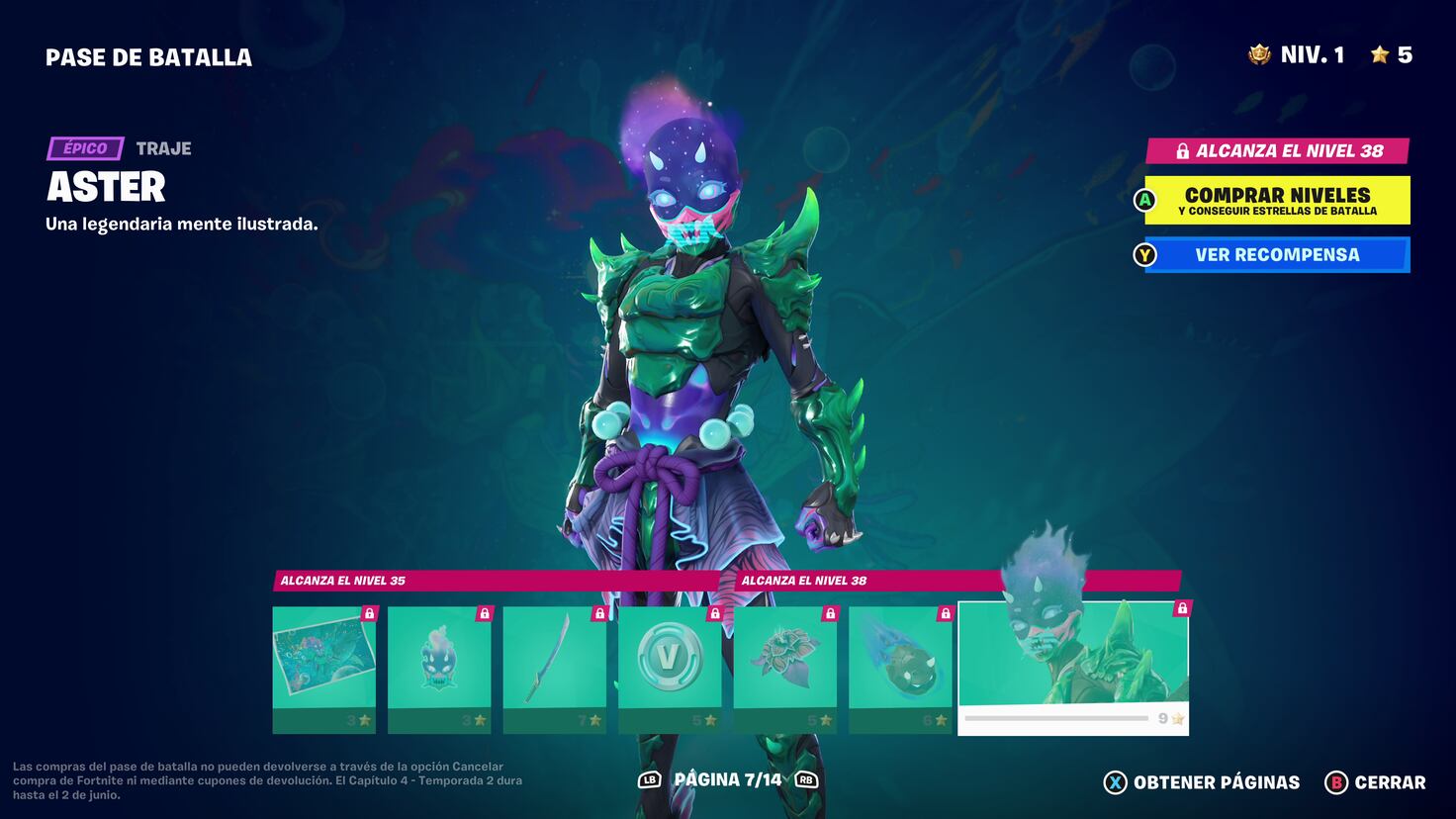Click the X button icon next to Obtener Páginas

(1116, 782)
